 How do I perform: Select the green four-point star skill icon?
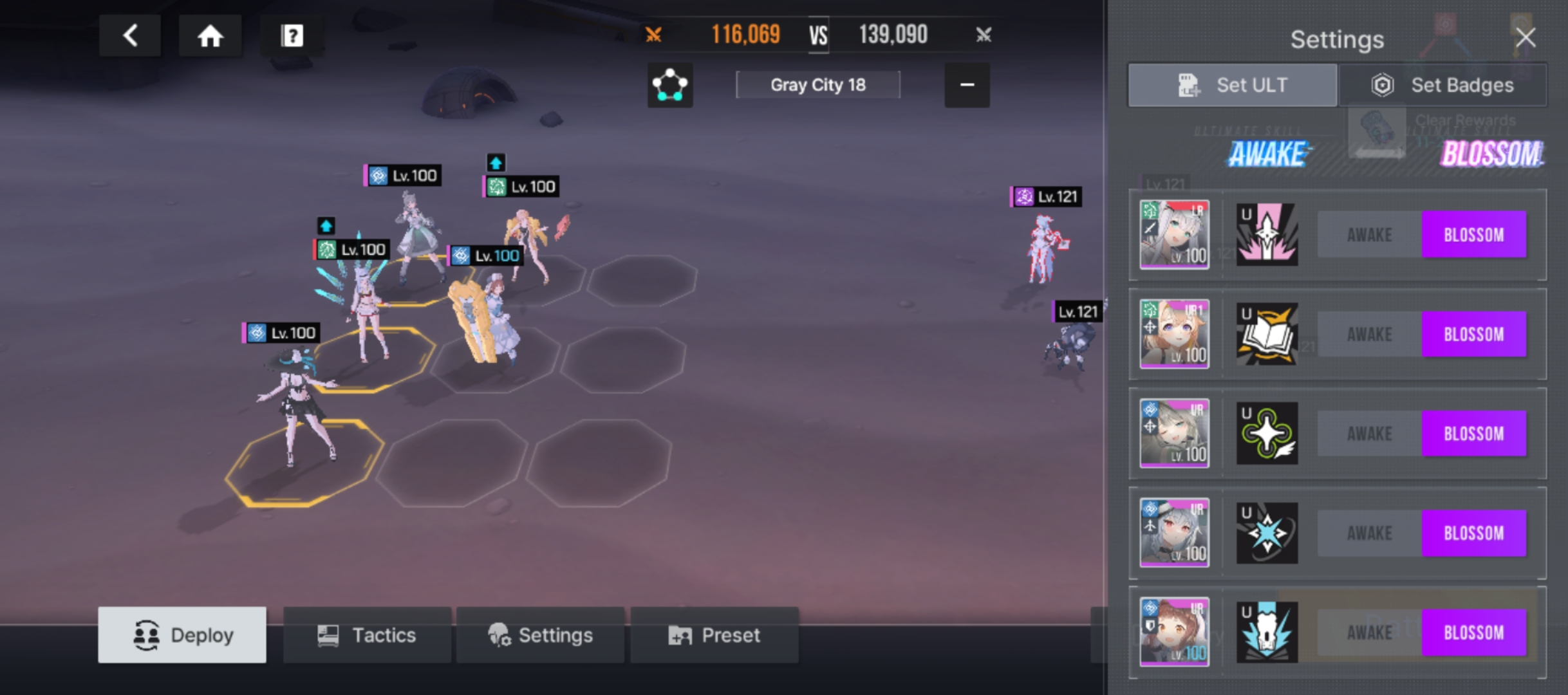(1267, 434)
